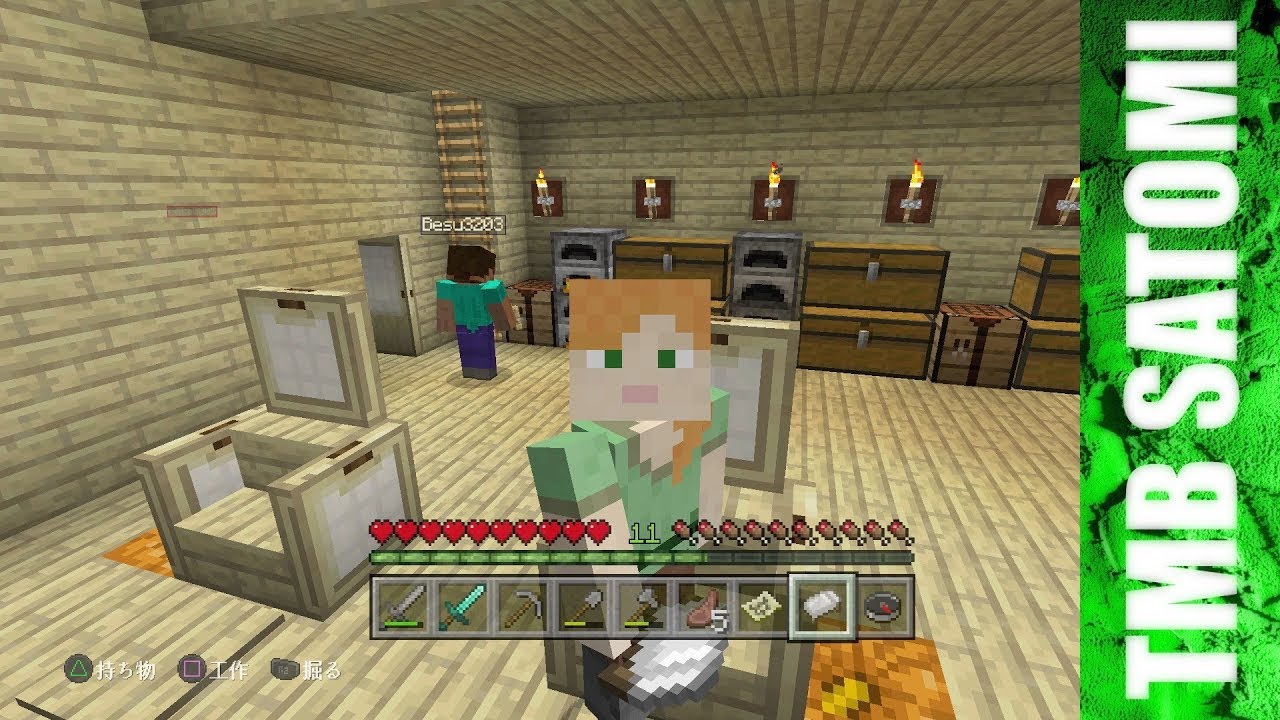Select the cooked porkchop stack of 5

click(x=703, y=605)
